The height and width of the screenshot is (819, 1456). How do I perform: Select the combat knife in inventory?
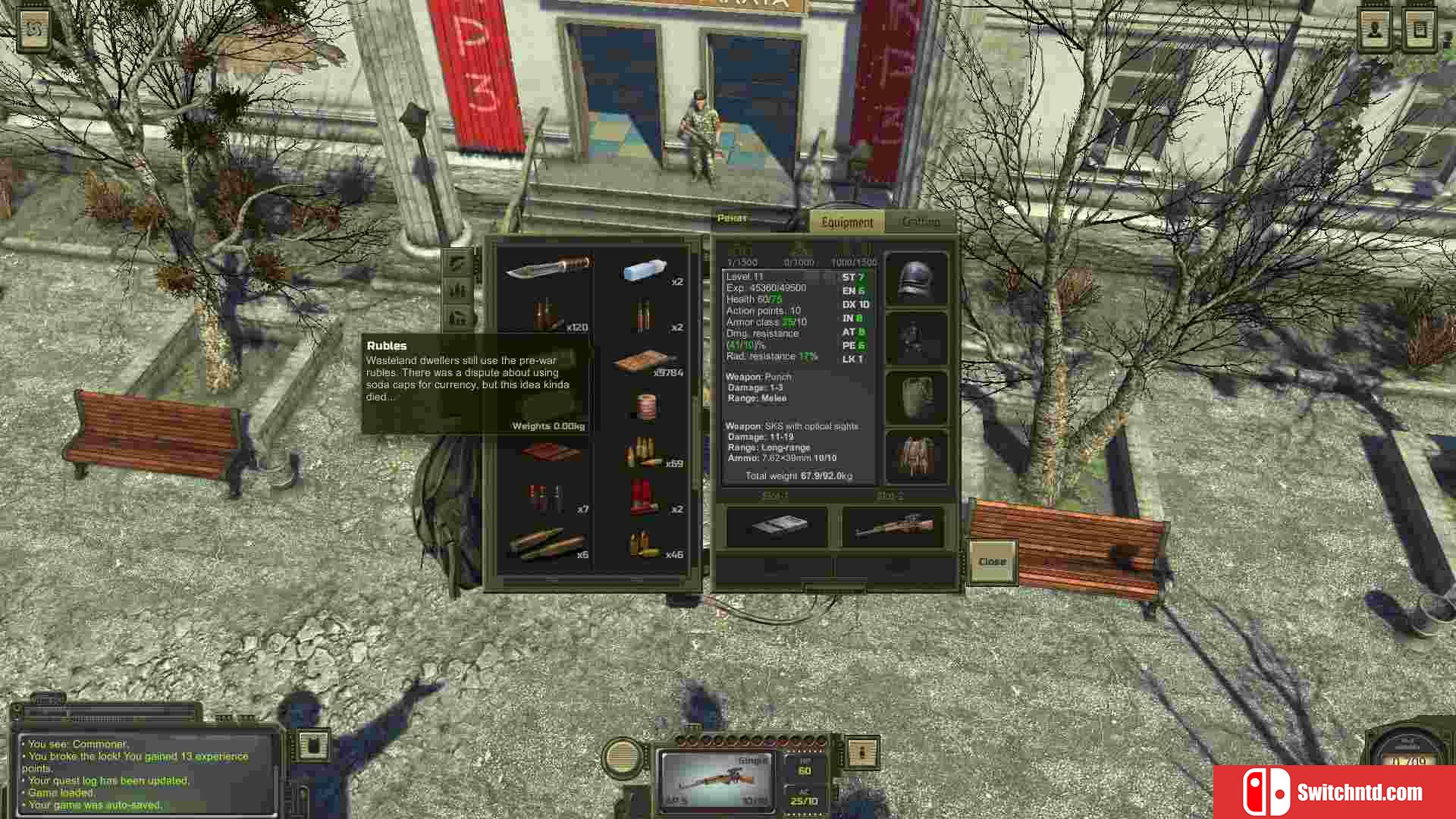548,268
